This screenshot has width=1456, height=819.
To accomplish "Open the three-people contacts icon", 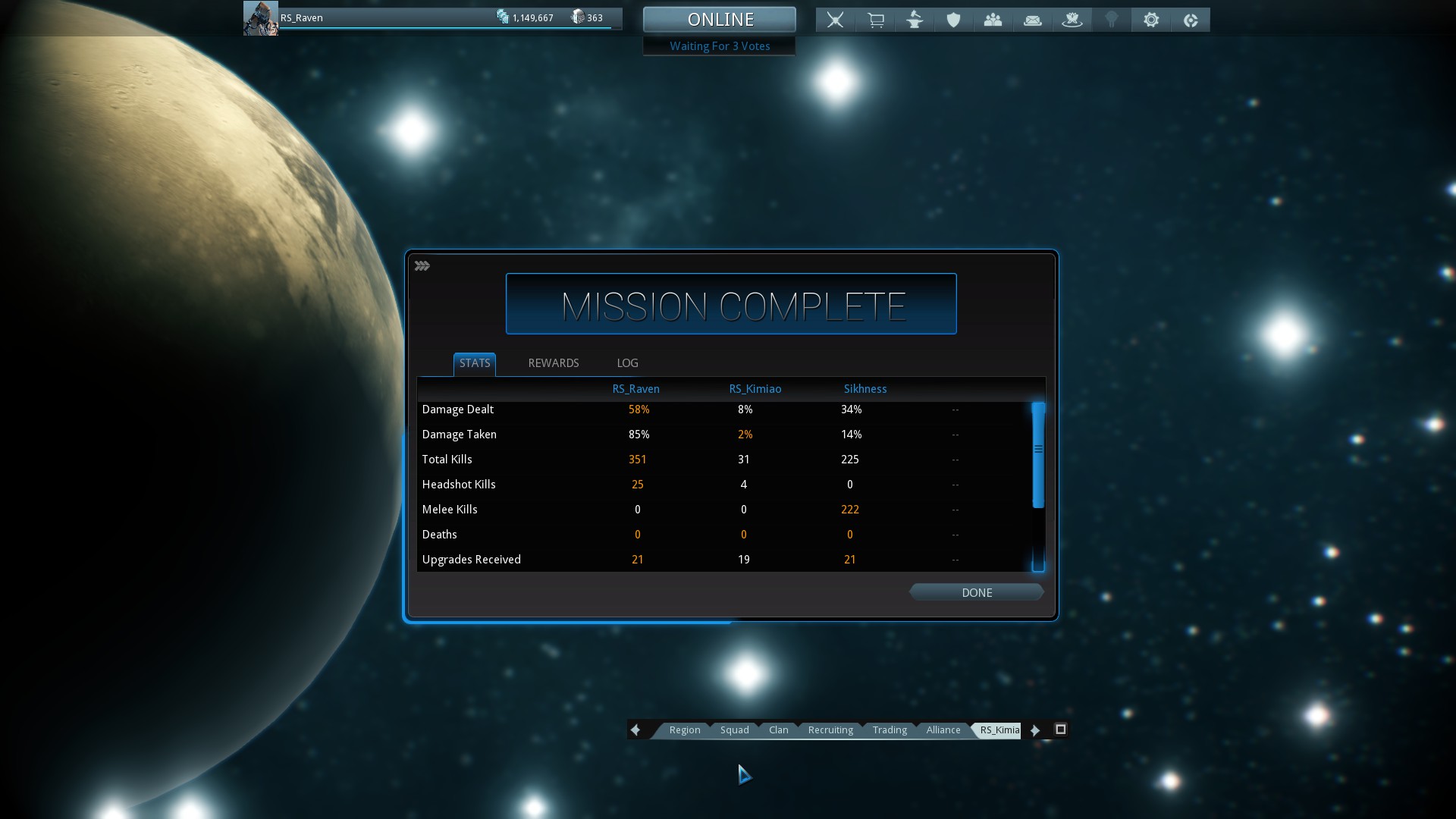I will [993, 20].
